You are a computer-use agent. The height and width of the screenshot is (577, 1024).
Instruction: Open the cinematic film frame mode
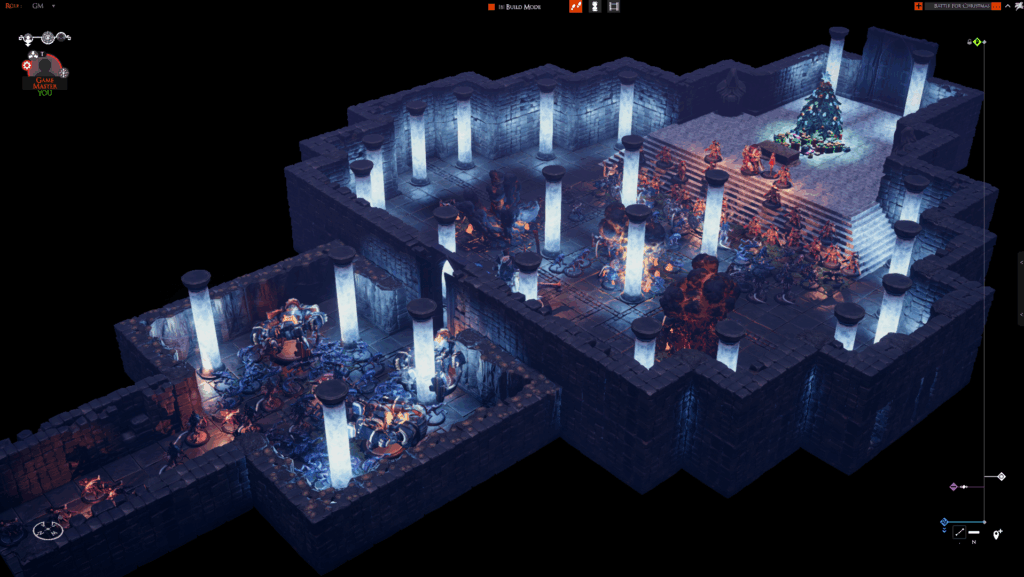[614, 7]
